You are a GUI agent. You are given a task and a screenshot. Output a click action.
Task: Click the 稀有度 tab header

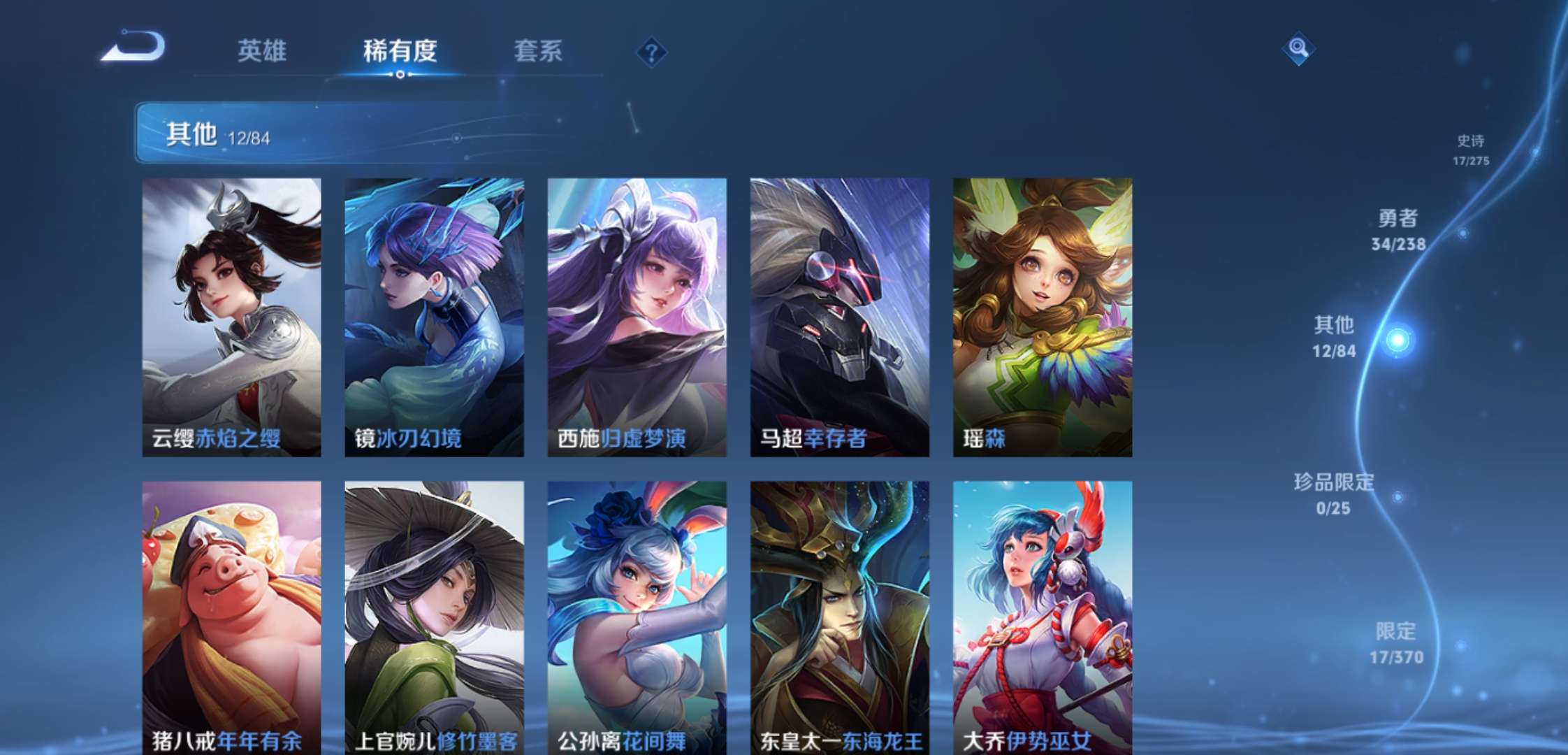pyautogui.click(x=400, y=52)
